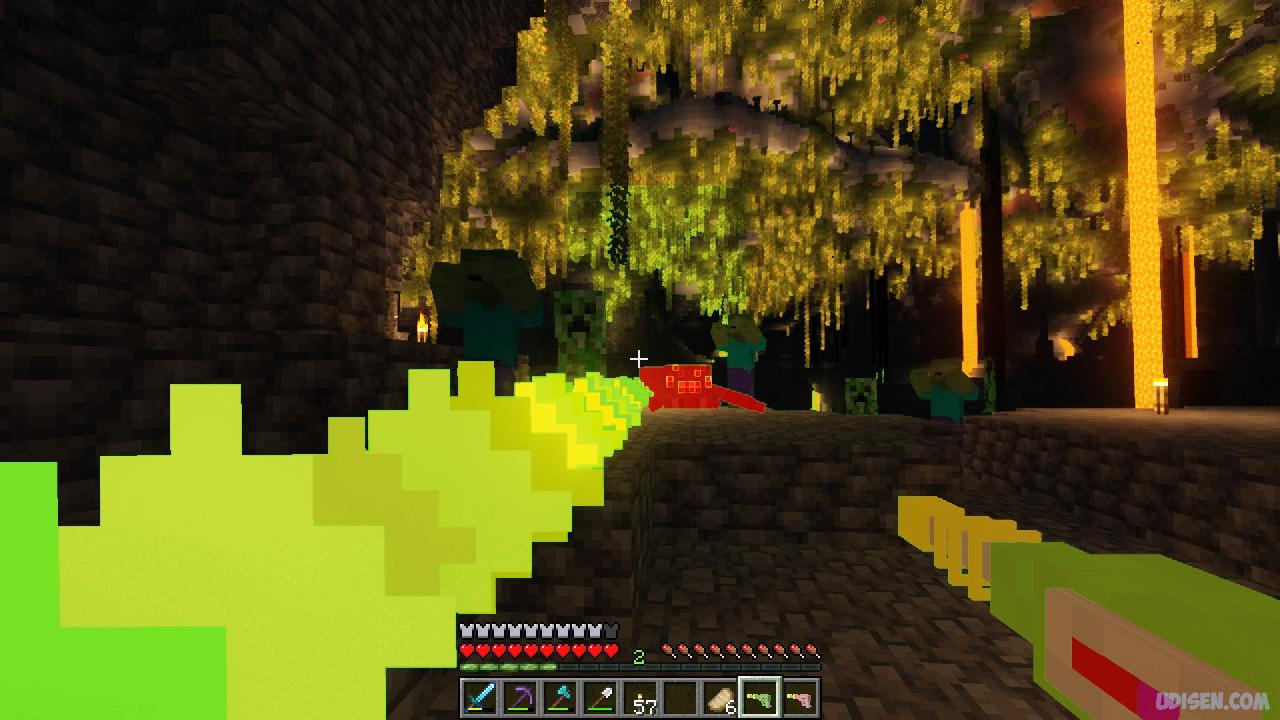1280x720 pixels.
Task: Select the shovel hotbar slot
Action: 599,697
